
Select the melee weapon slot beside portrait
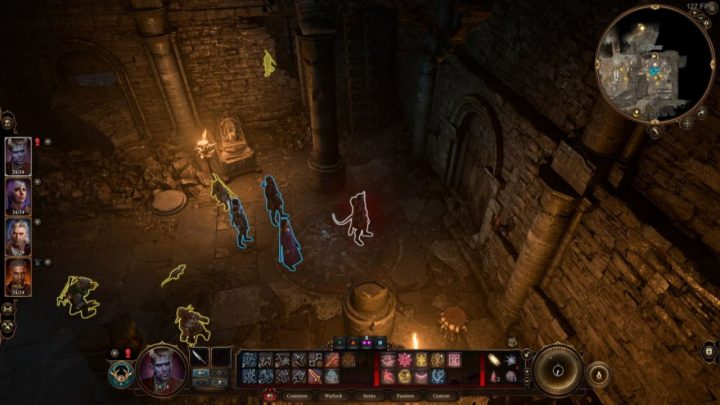(x=199, y=357)
